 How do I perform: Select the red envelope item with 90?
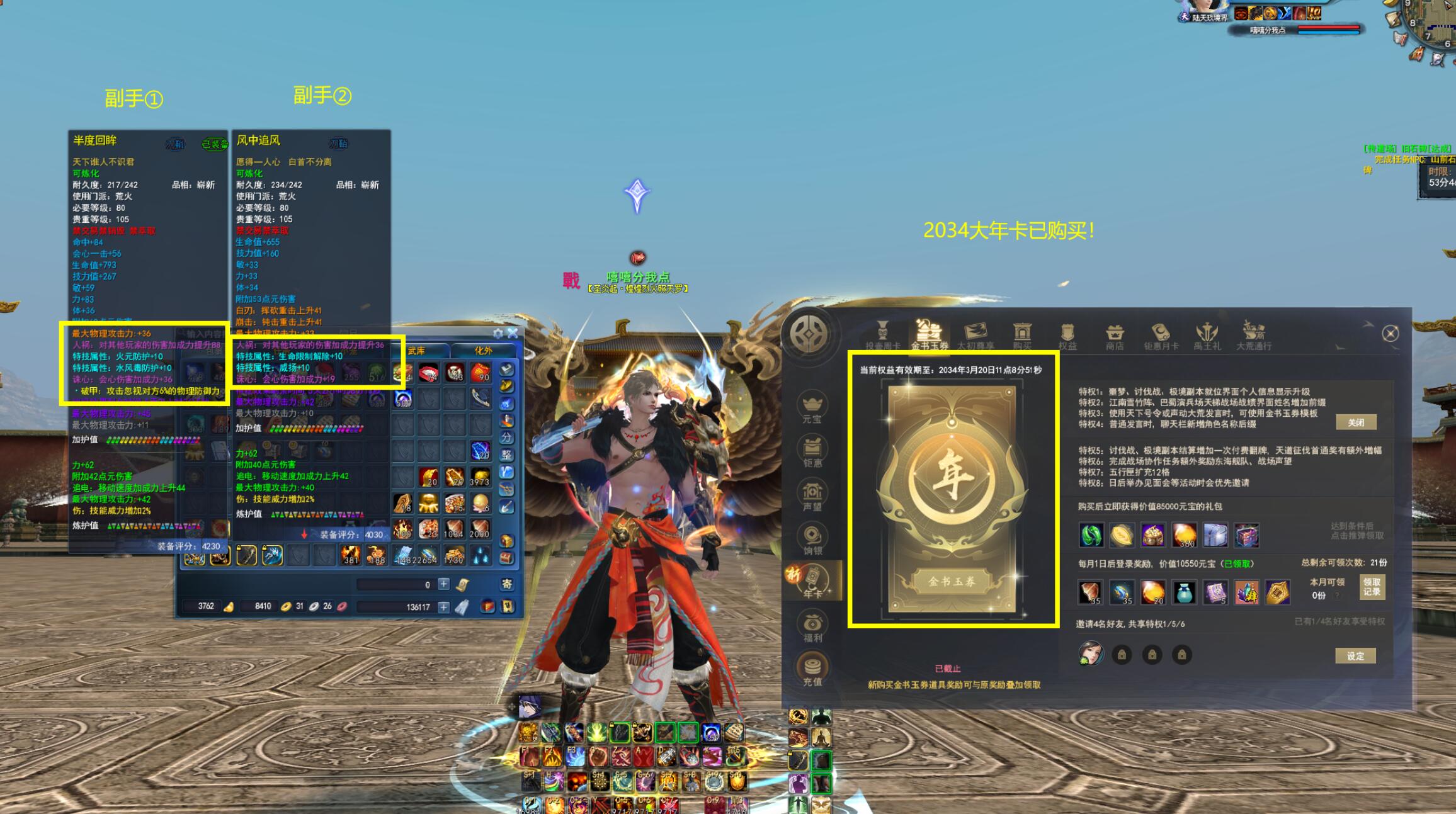click(481, 372)
